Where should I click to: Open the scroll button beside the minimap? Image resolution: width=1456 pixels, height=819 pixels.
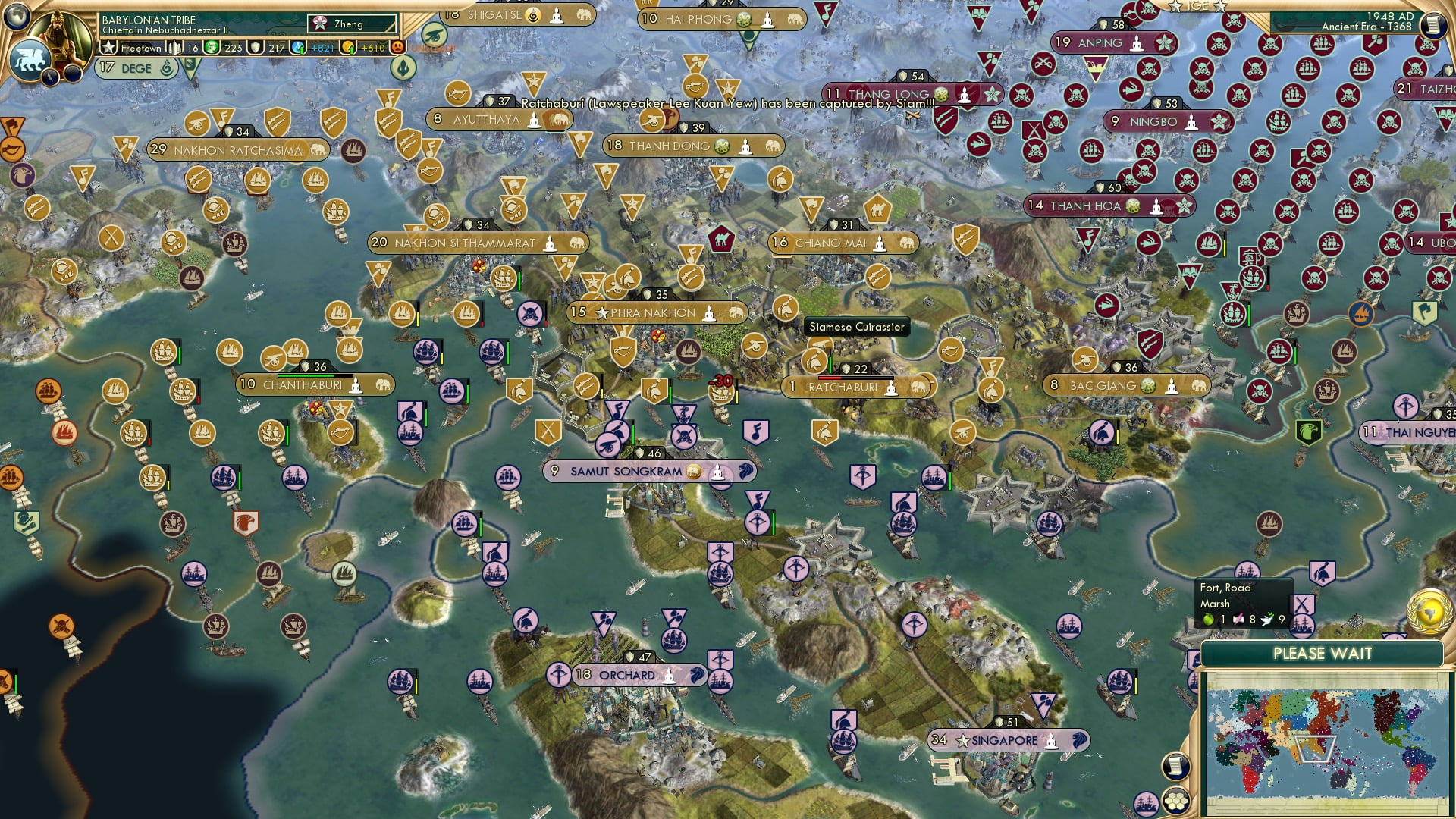coord(1174,767)
